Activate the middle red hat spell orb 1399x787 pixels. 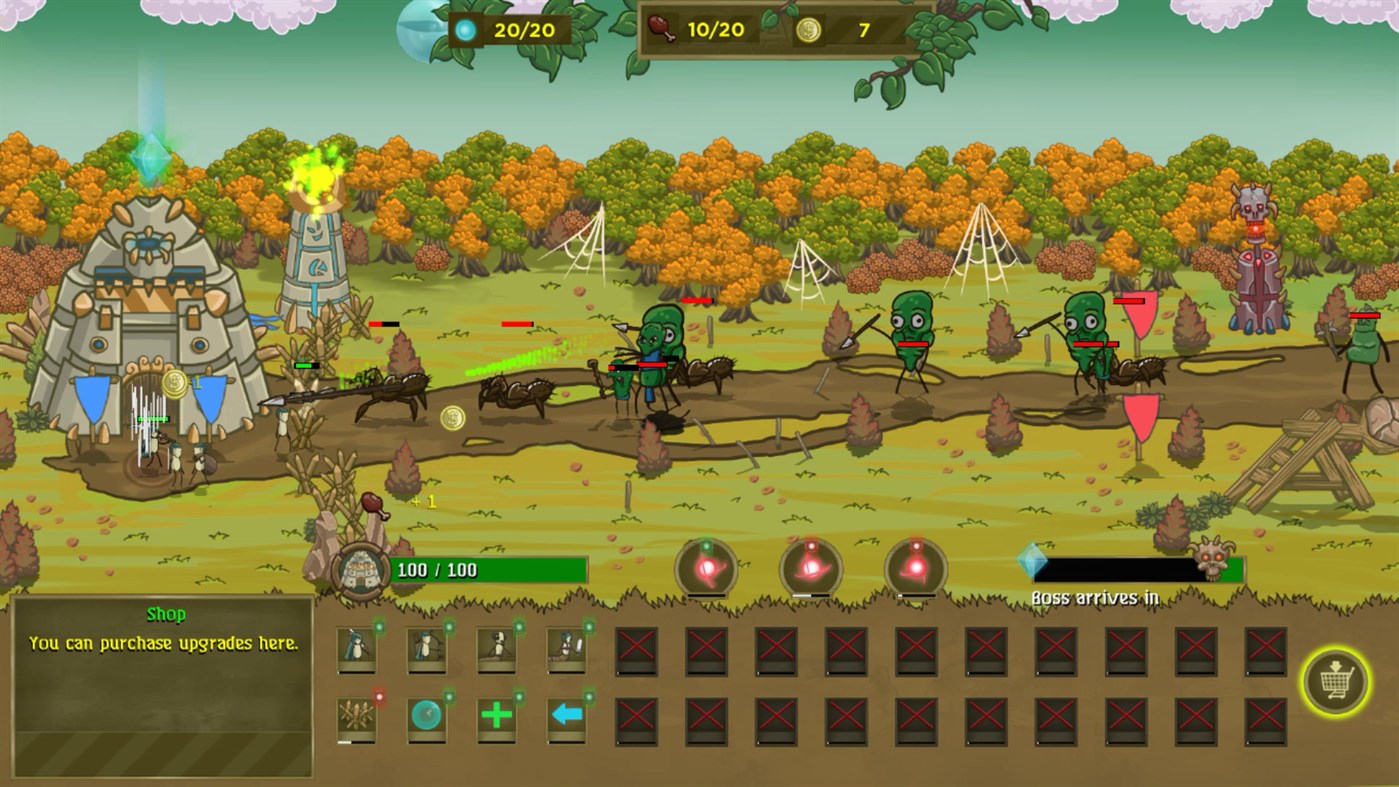[810, 568]
